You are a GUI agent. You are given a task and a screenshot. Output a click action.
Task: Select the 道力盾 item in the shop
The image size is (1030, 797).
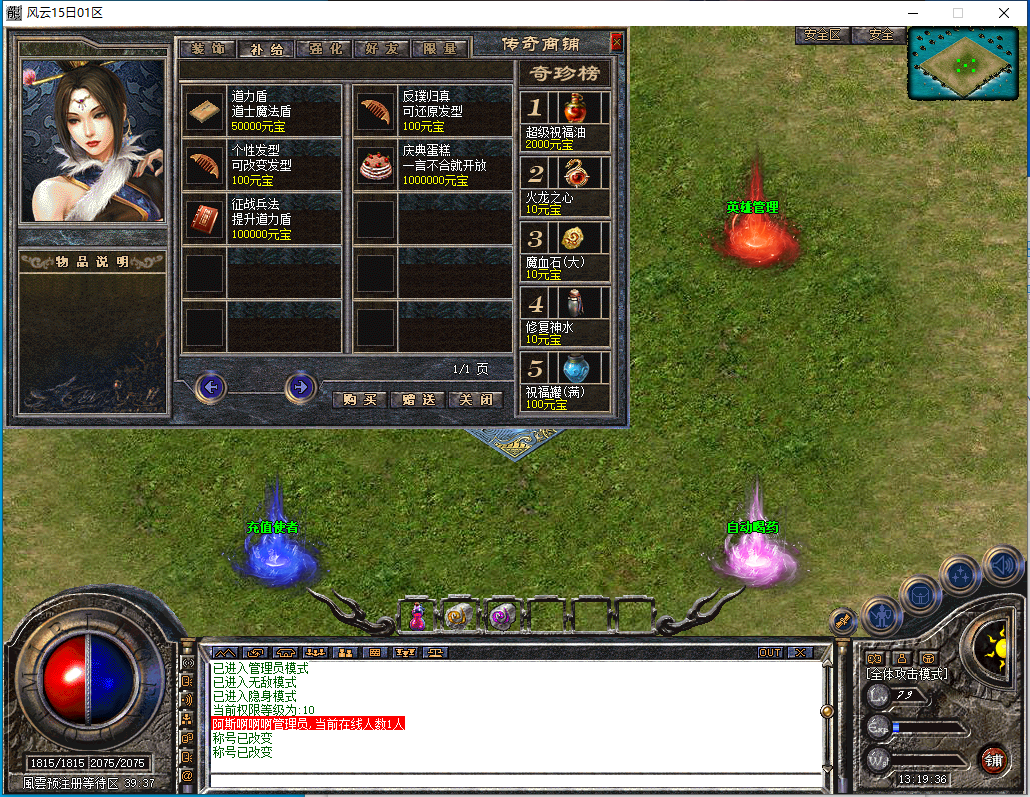pos(207,111)
